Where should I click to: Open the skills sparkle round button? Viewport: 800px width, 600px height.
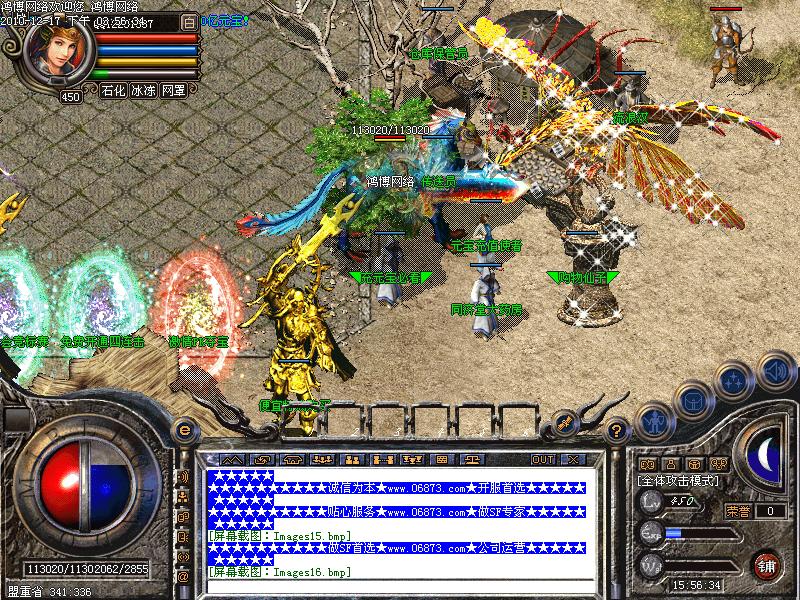click(x=735, y=381)
